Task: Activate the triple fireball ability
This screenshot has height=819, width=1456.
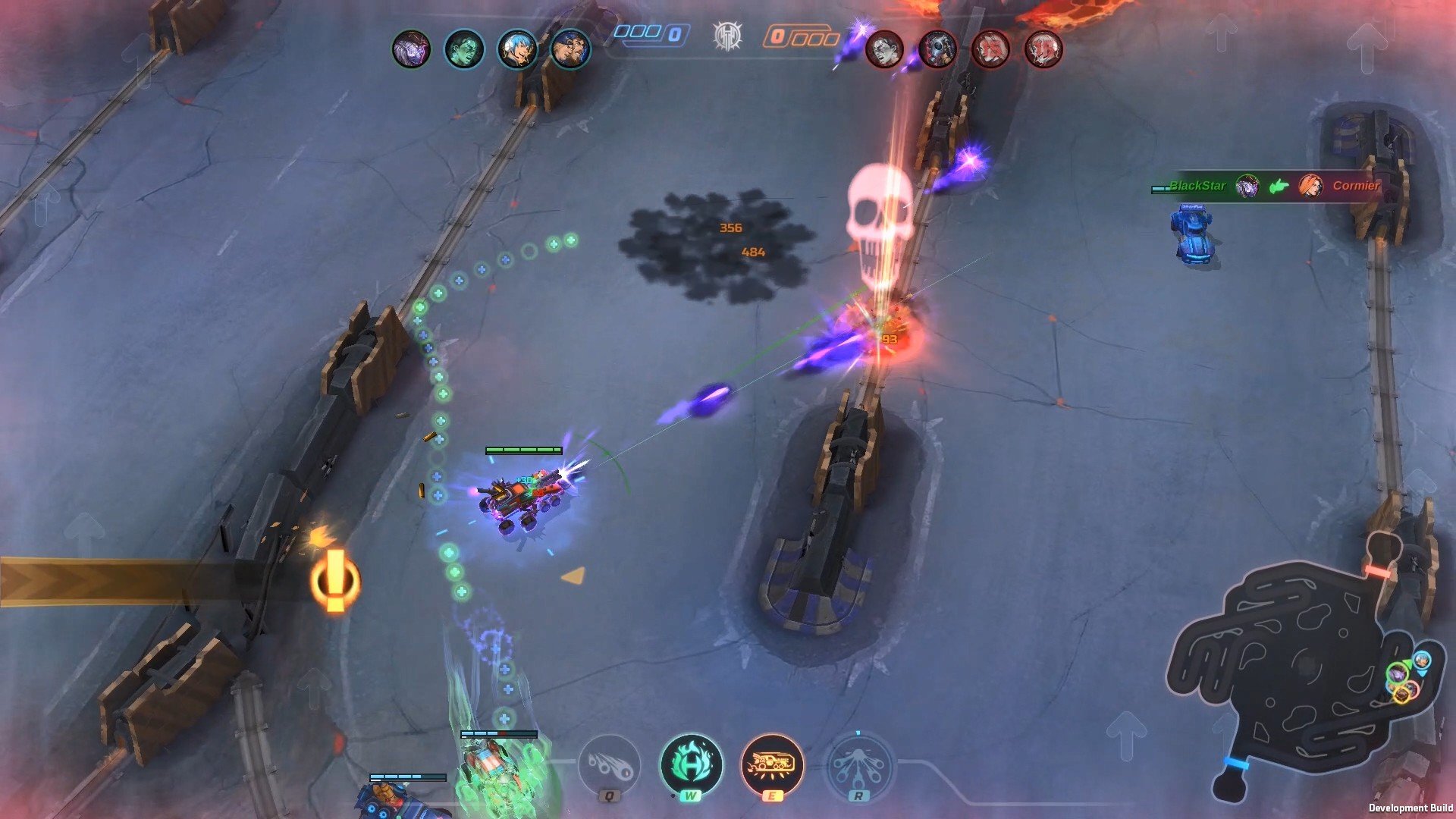Action: 609,765
